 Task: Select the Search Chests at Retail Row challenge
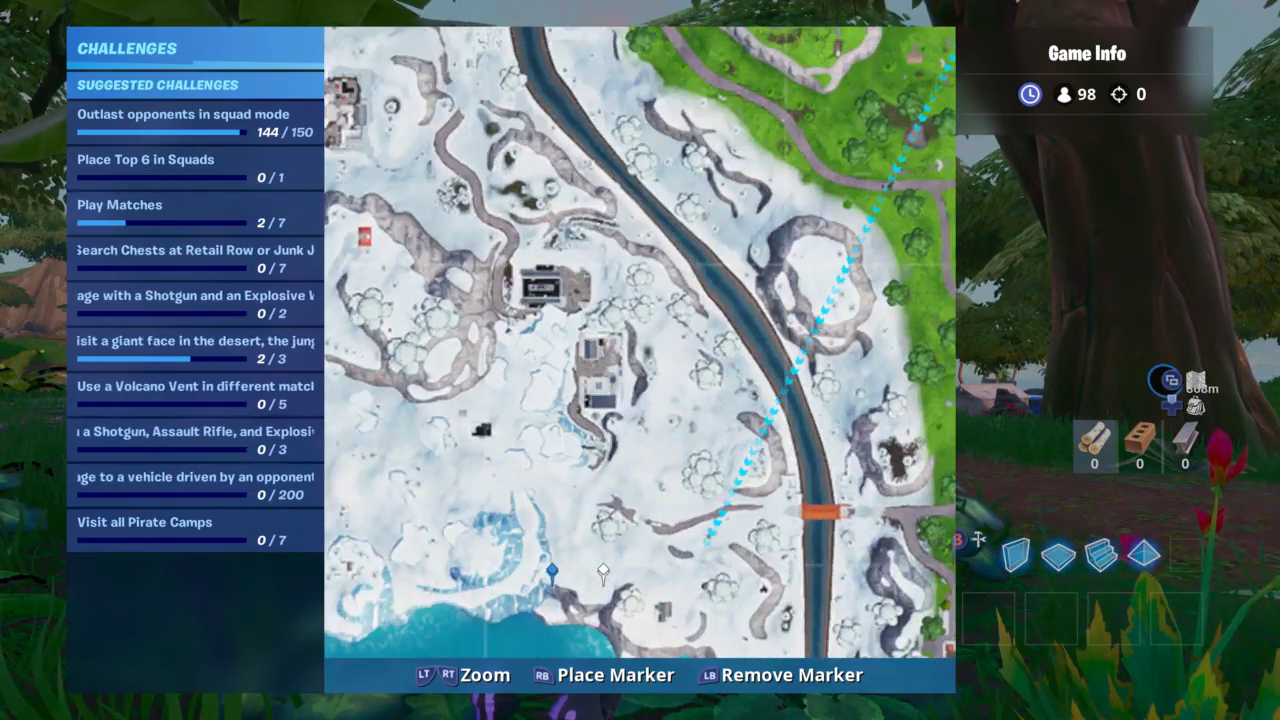[195, 258]
